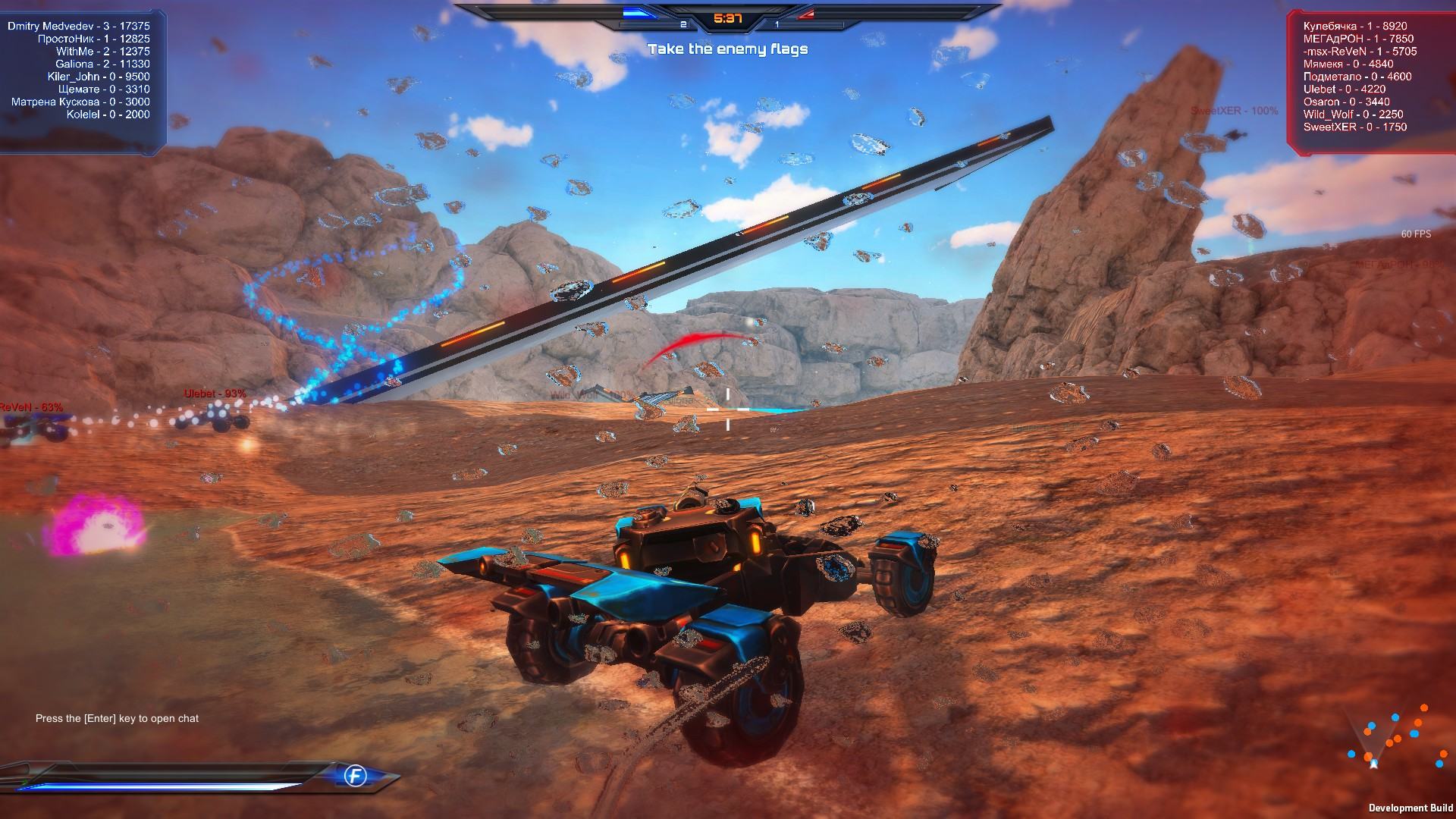Select Galiona in the blue team list
Viewport: 1456px width, 819px height.
click(x=102, y=64)
